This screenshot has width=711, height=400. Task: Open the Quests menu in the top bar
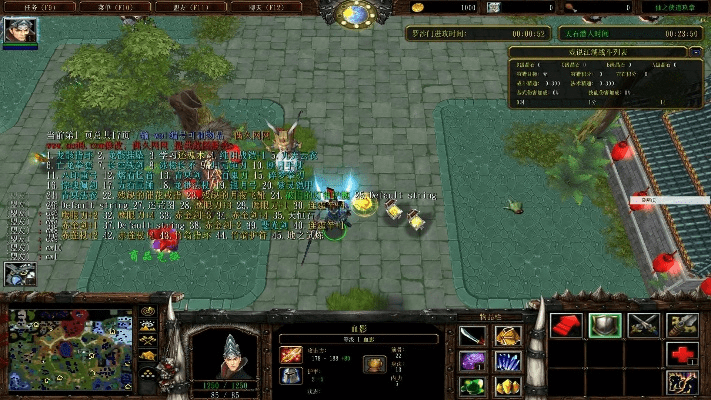pos(29,7)
